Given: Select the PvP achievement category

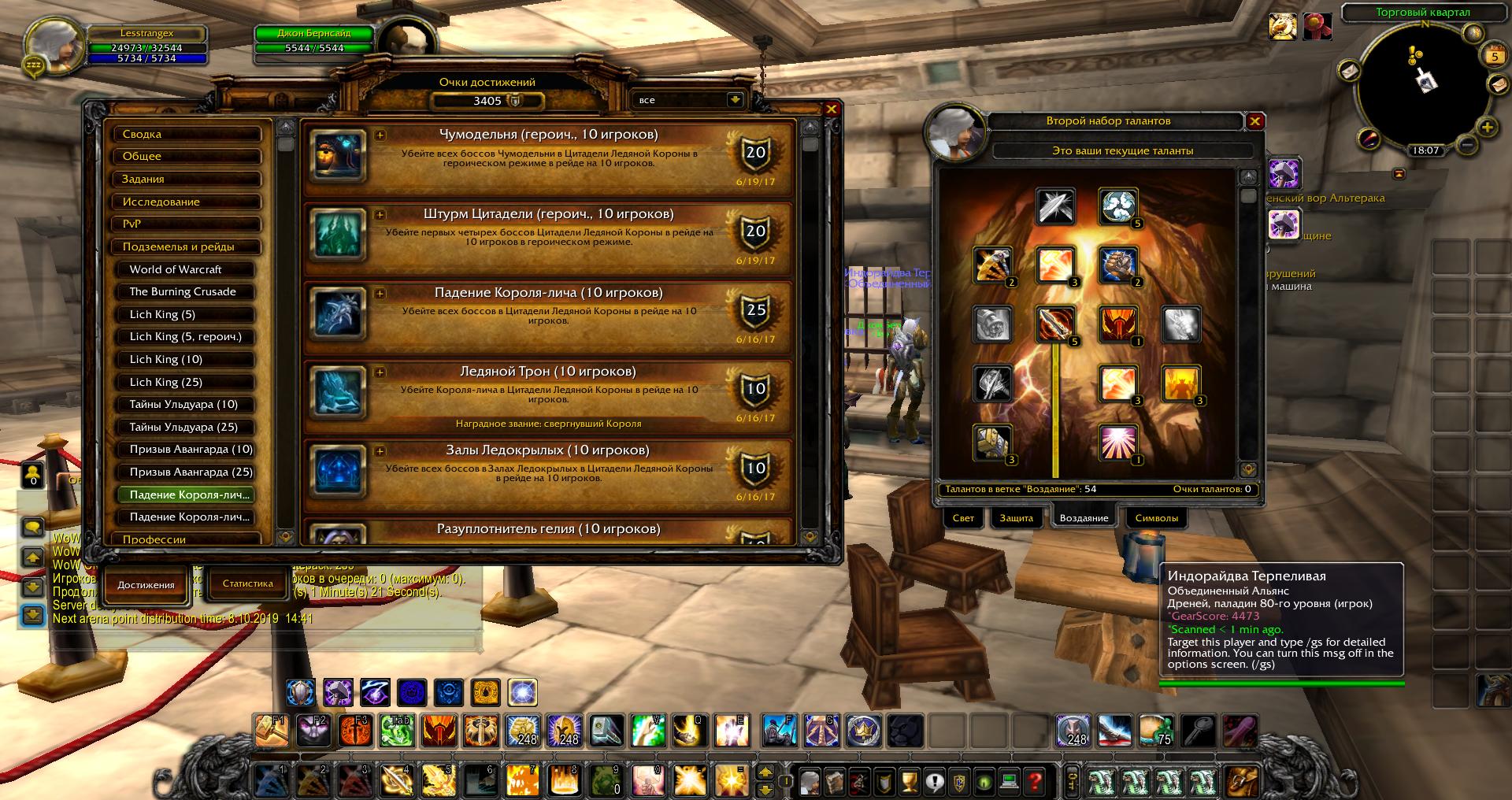Looking at the screenshot, I should (187, 224).
